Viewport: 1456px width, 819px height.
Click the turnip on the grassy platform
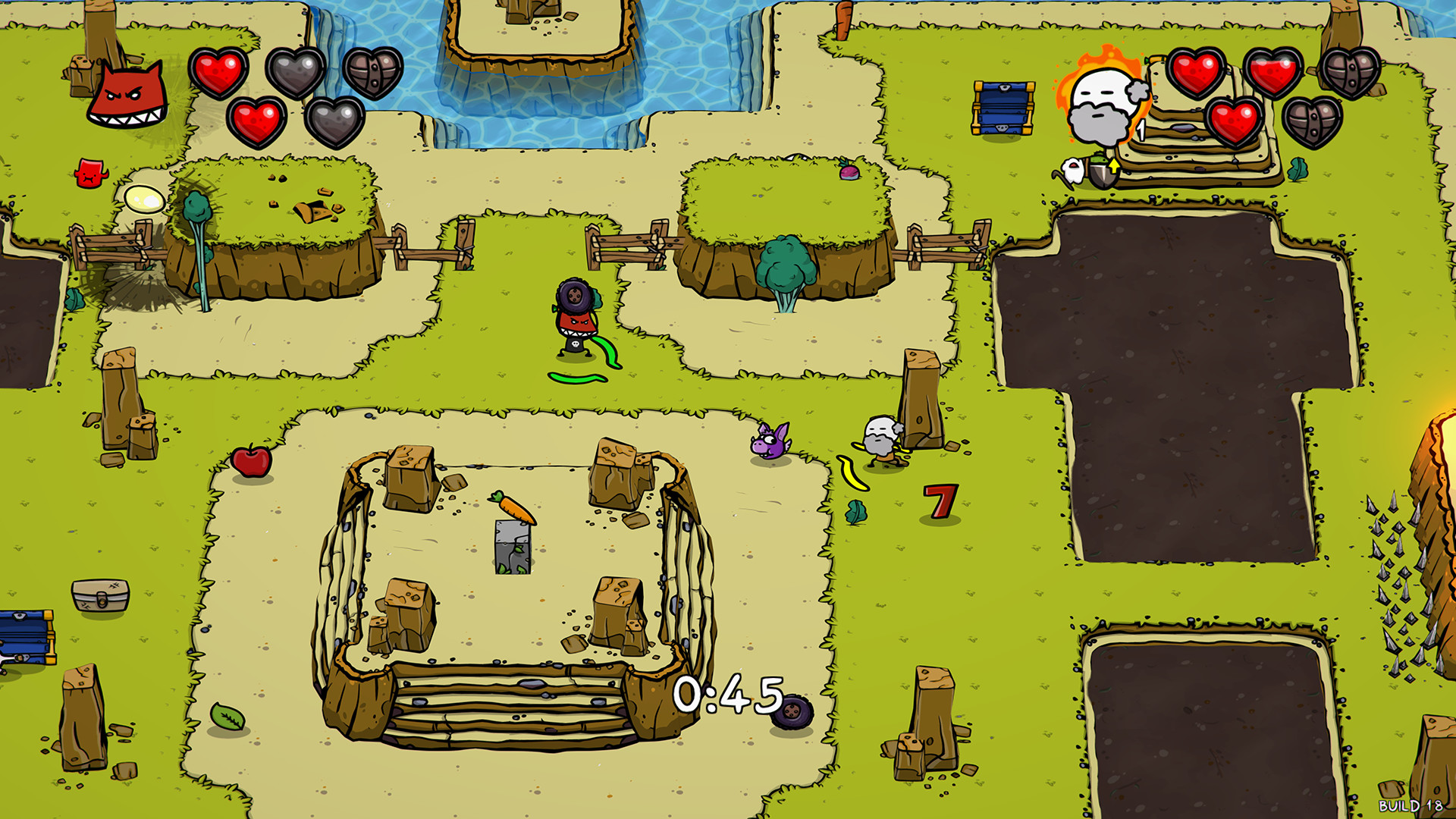849,171
